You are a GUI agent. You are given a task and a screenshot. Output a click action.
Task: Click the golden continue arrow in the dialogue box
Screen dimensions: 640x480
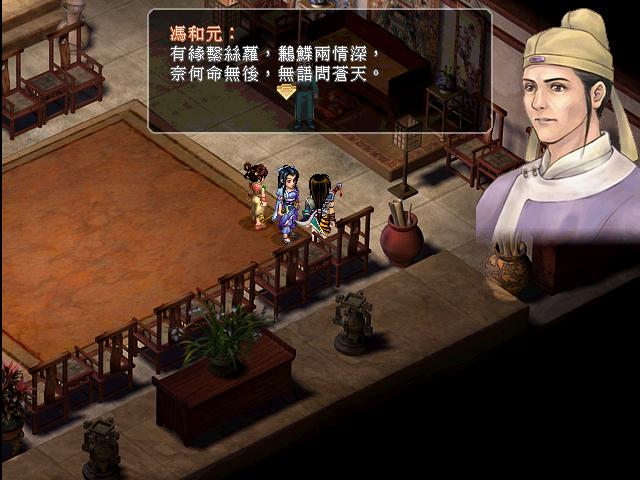(287, 91)
